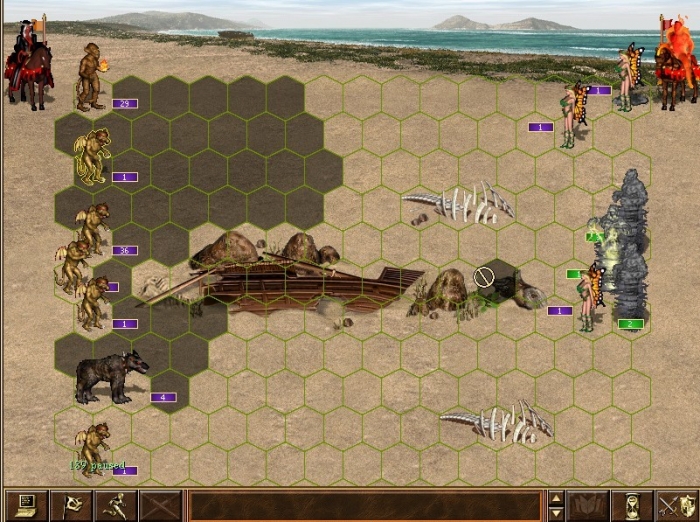Surrender the battle with the flag button
The height and width of the screenshot is (522, 700).
click(70, 505)
